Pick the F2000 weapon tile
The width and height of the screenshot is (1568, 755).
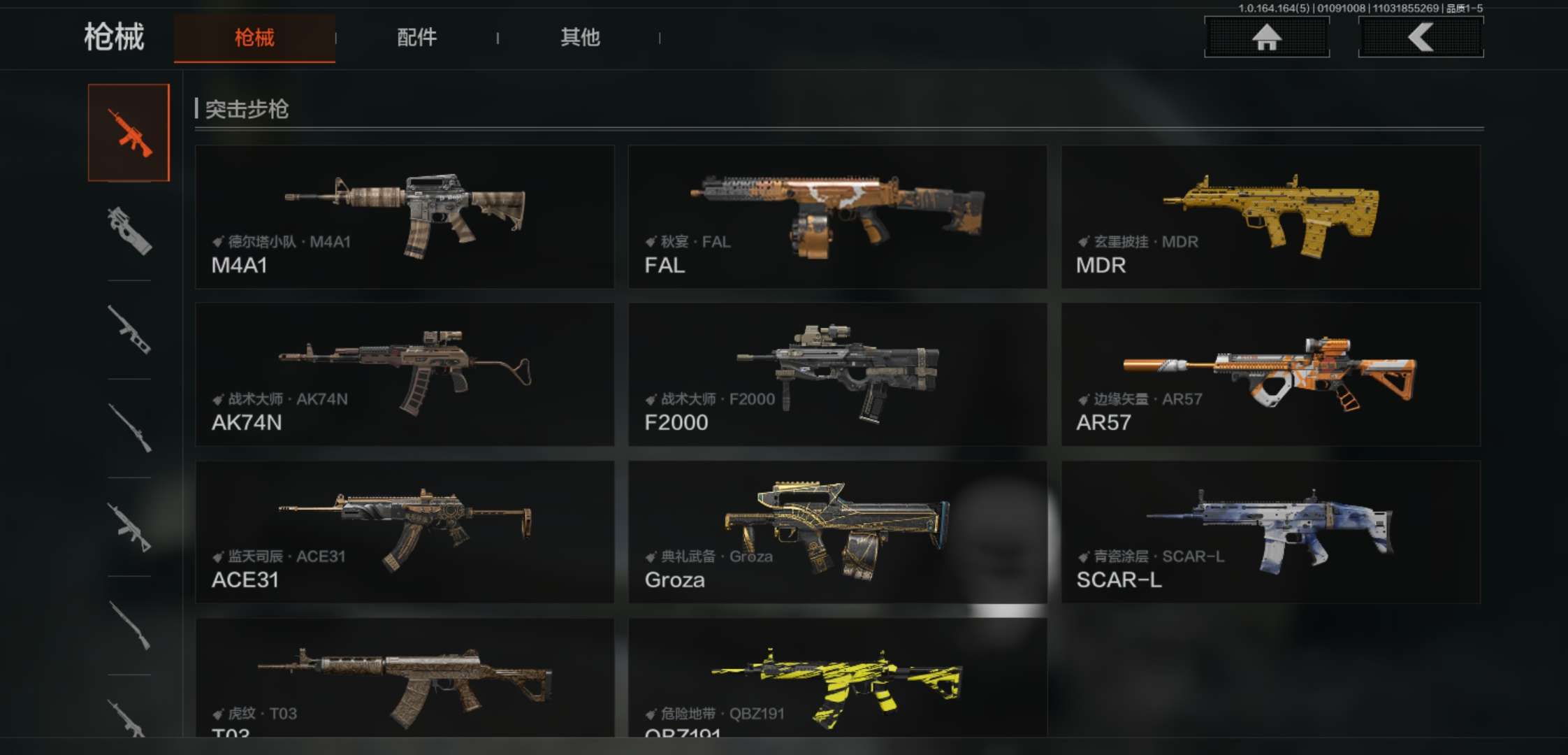click(837, 374)
